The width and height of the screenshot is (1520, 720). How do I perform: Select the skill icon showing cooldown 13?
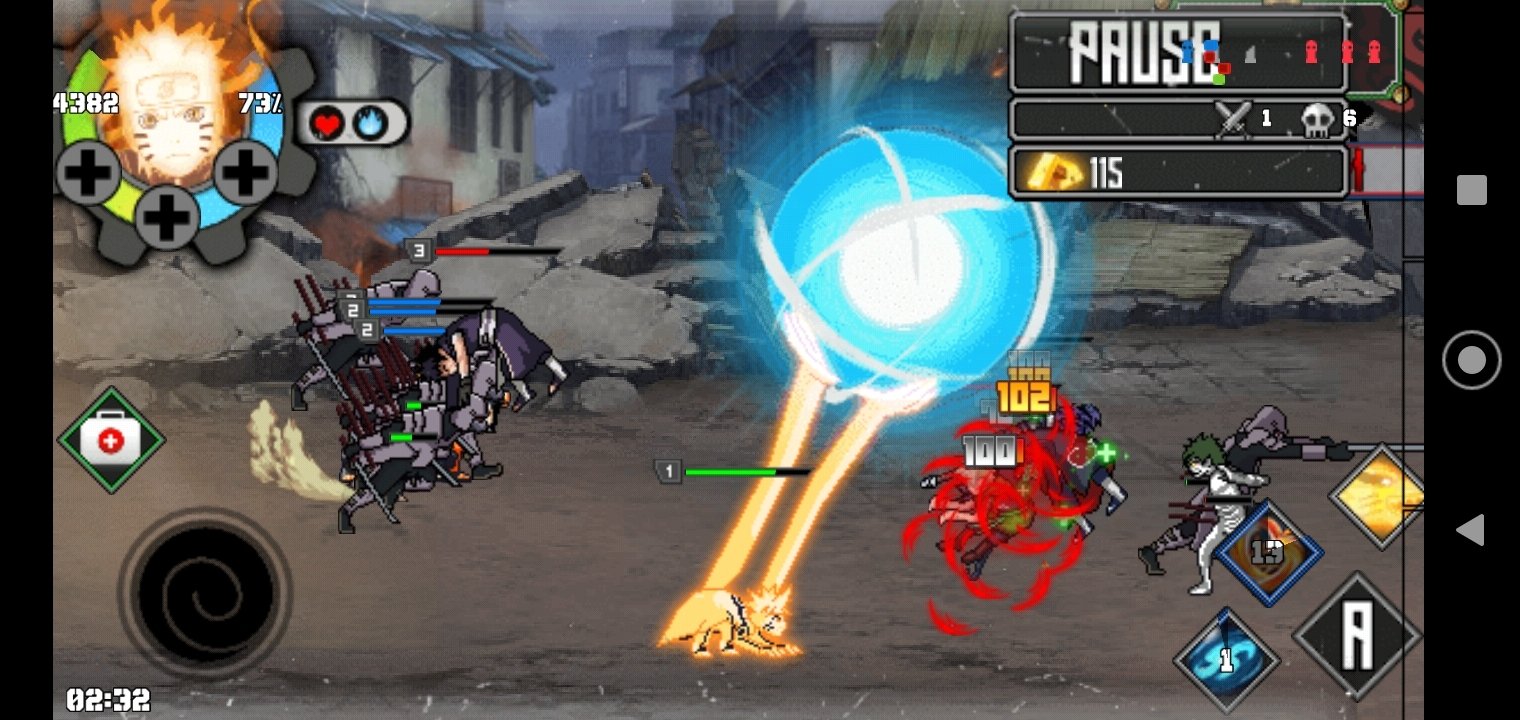[1270, 553]
